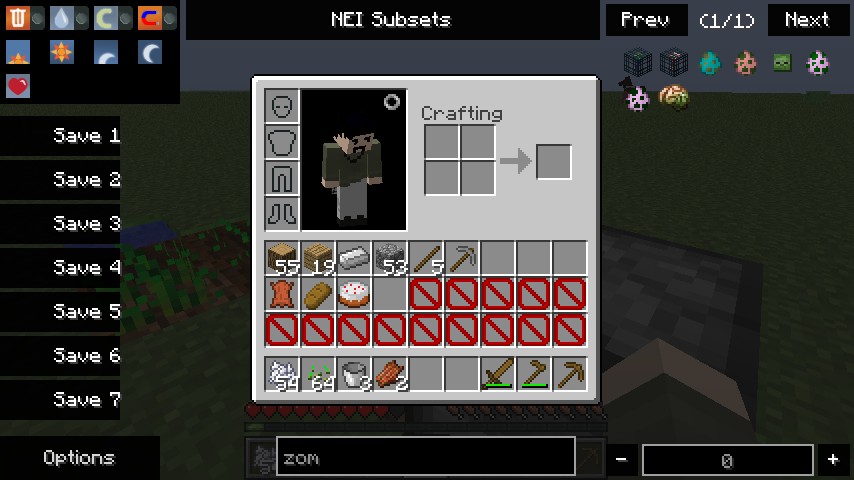Set time with the noon sun icon
Screen dimensions: 854x480
(62, 52)
